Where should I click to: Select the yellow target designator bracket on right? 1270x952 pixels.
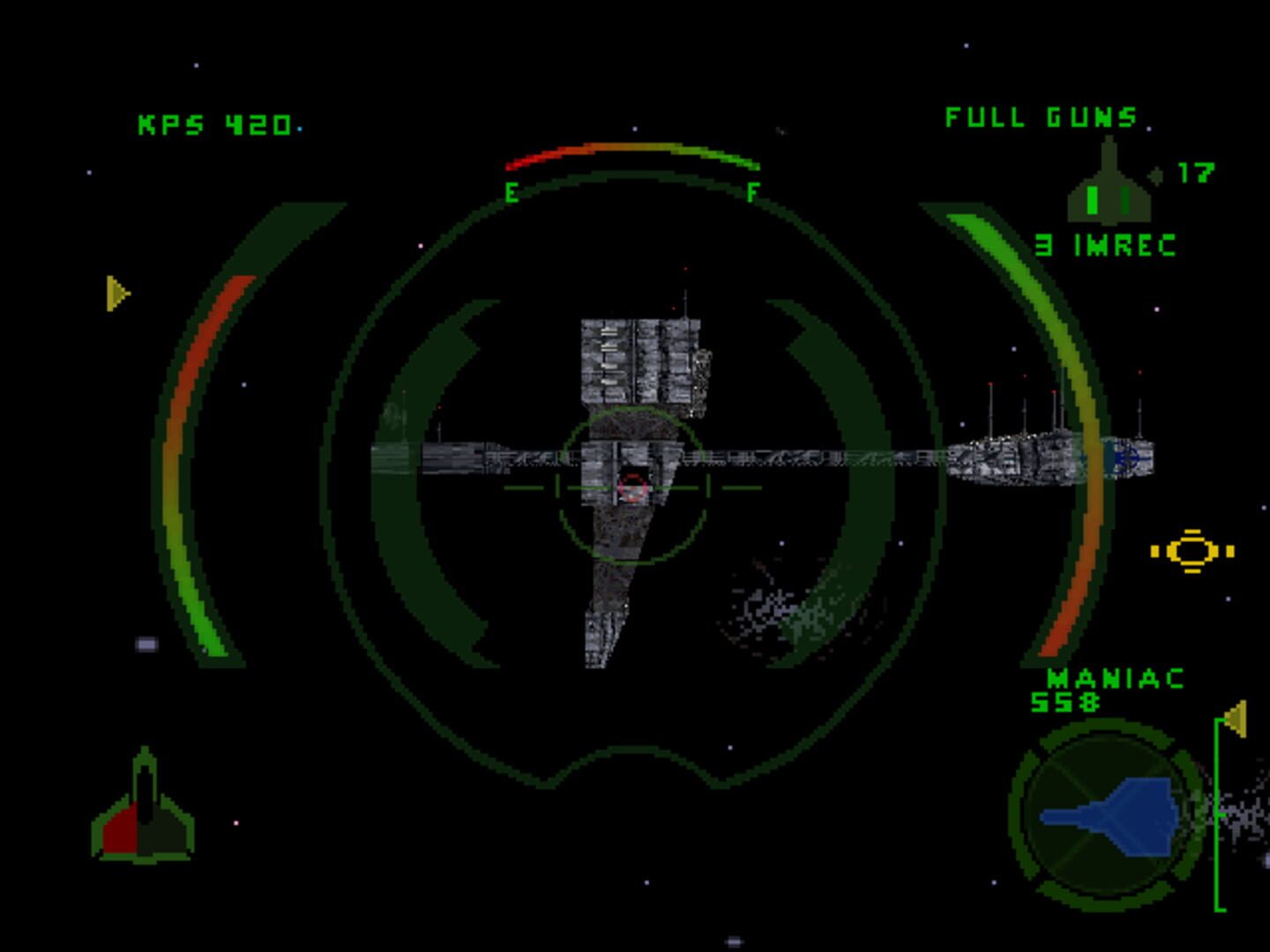[1191, 551]
